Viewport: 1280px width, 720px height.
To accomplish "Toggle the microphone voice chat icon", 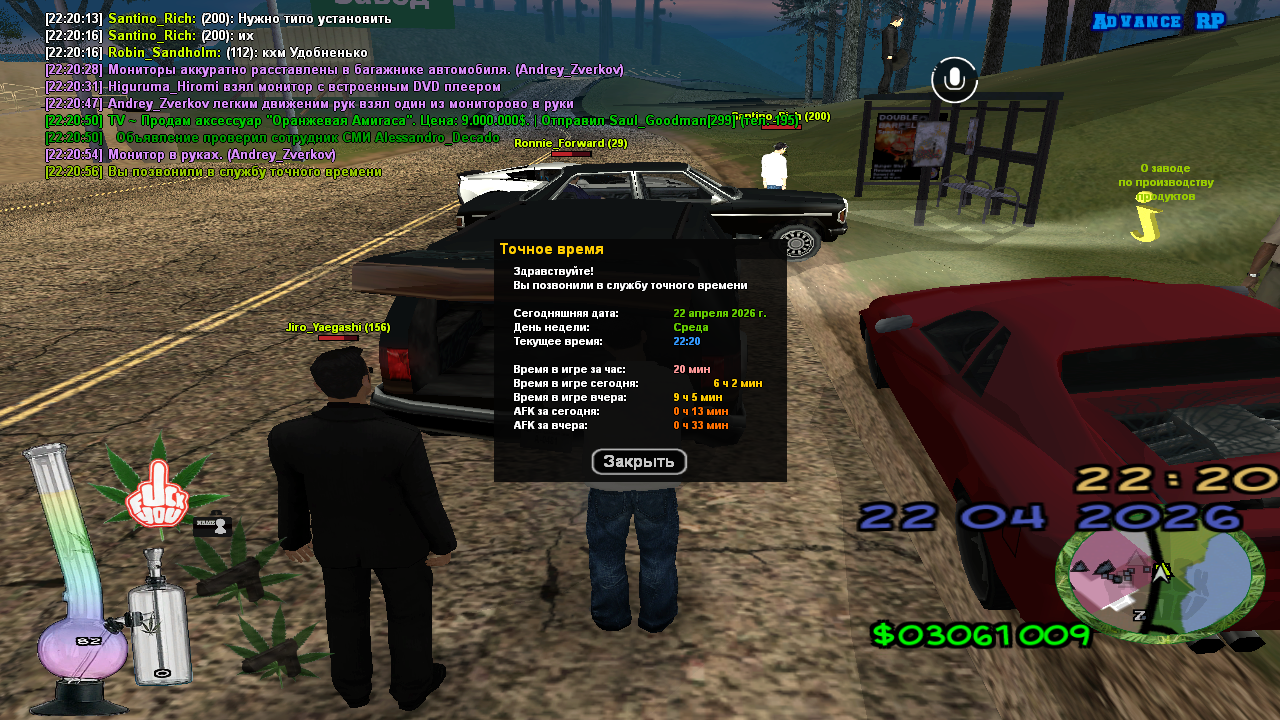I will coord(954,80).
